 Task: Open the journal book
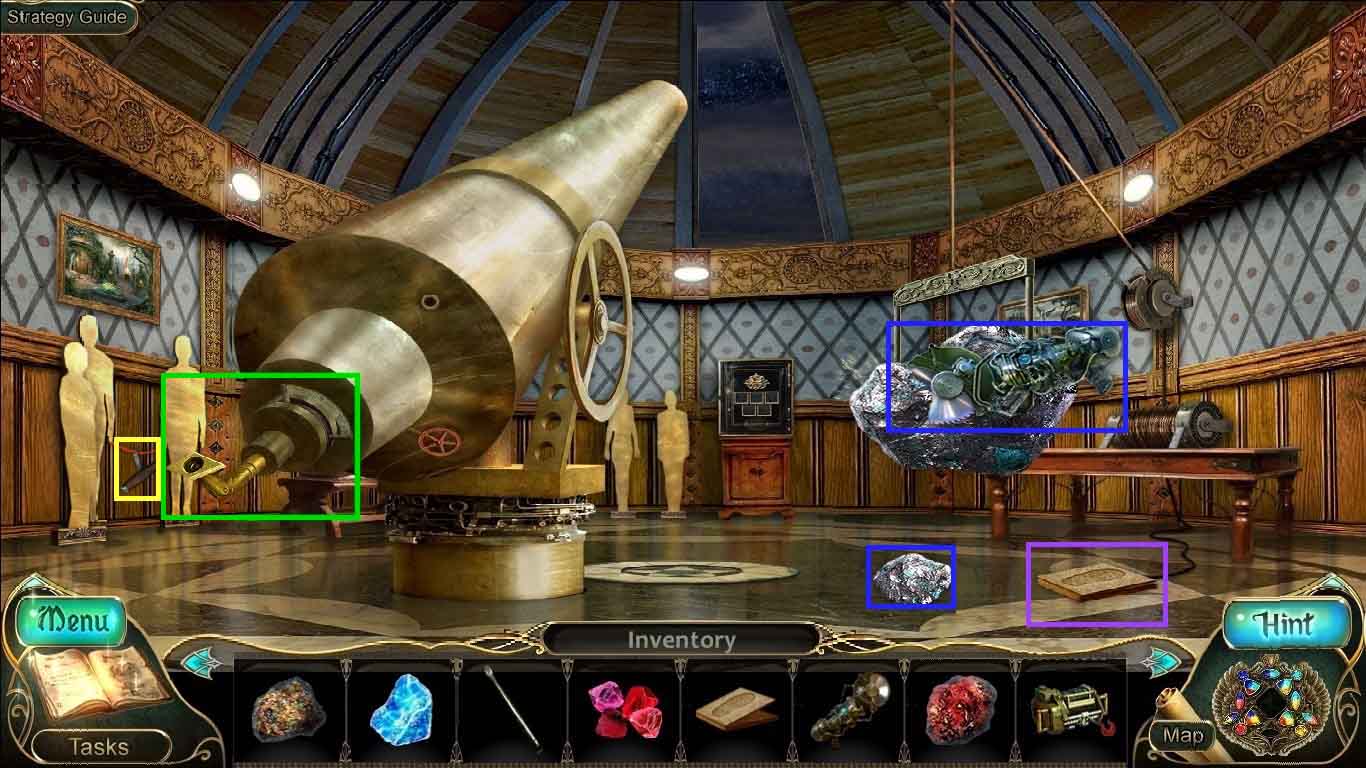(95, 686)
